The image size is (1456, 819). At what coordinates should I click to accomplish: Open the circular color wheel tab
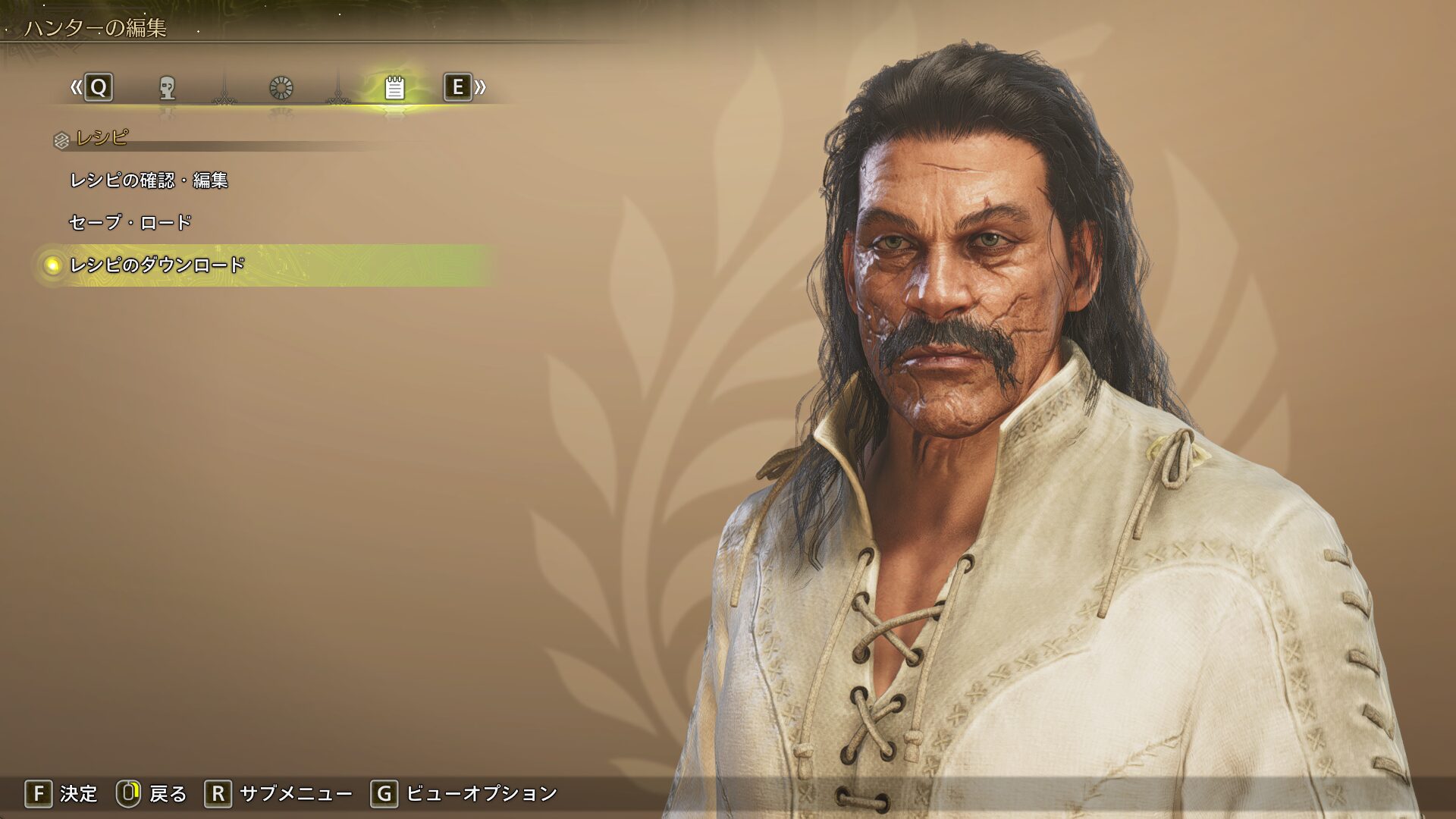pos(281,88)
